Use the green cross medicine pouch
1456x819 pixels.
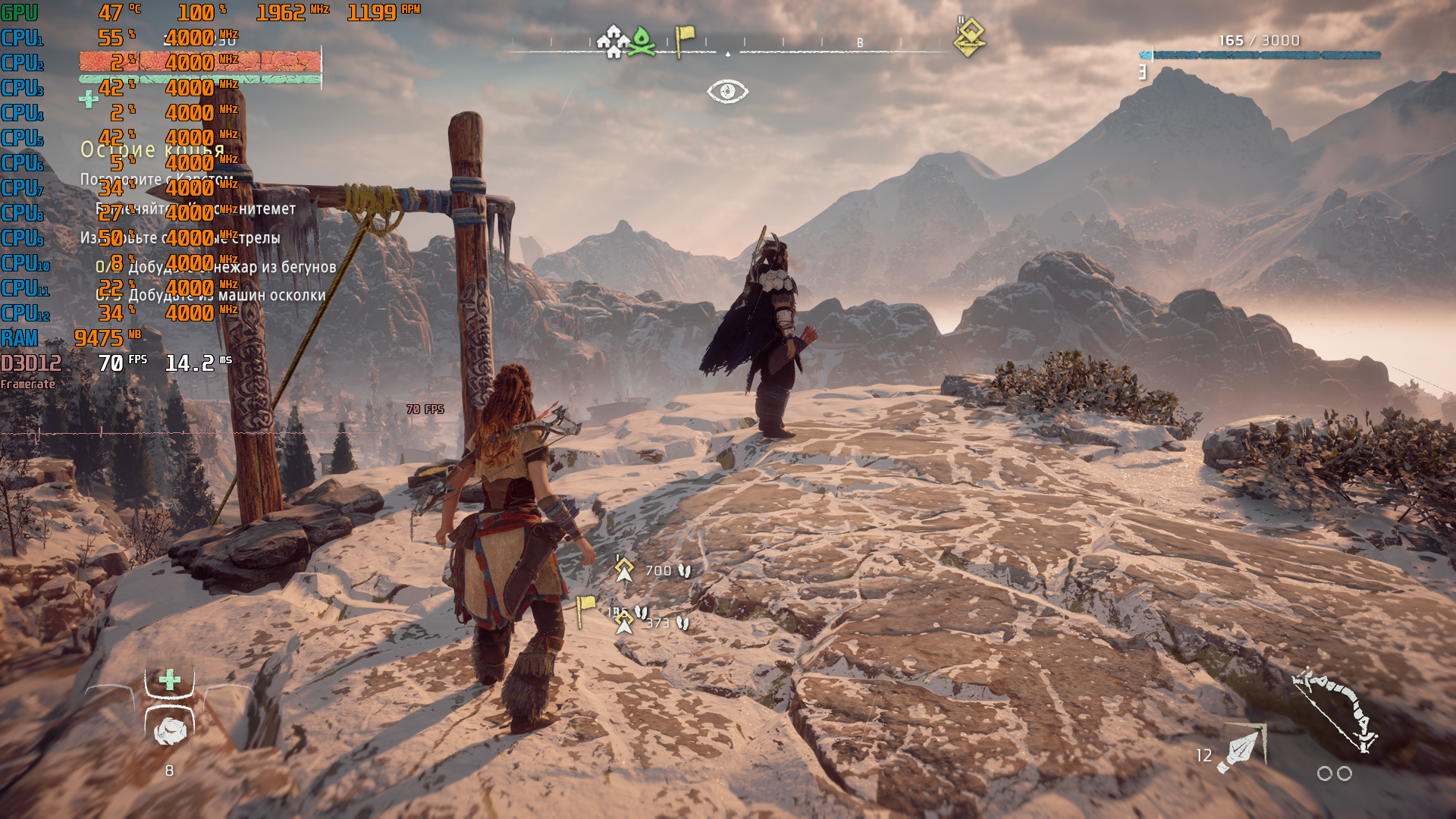[170, 679]
